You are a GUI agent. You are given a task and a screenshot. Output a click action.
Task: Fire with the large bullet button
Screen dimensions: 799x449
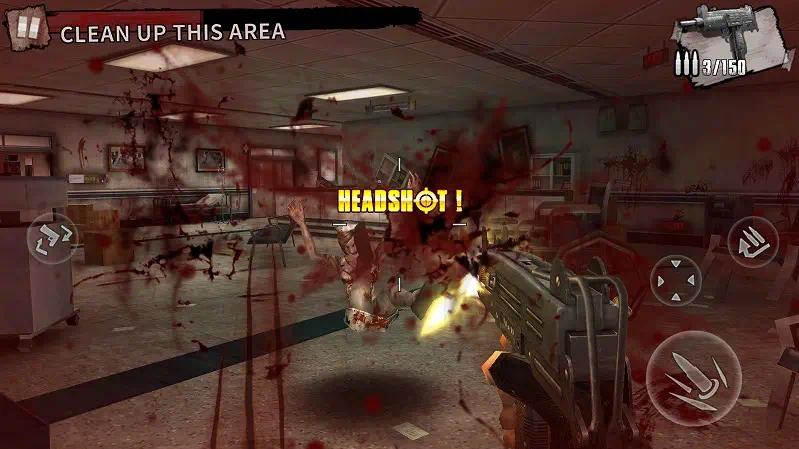tap(693, 378)
